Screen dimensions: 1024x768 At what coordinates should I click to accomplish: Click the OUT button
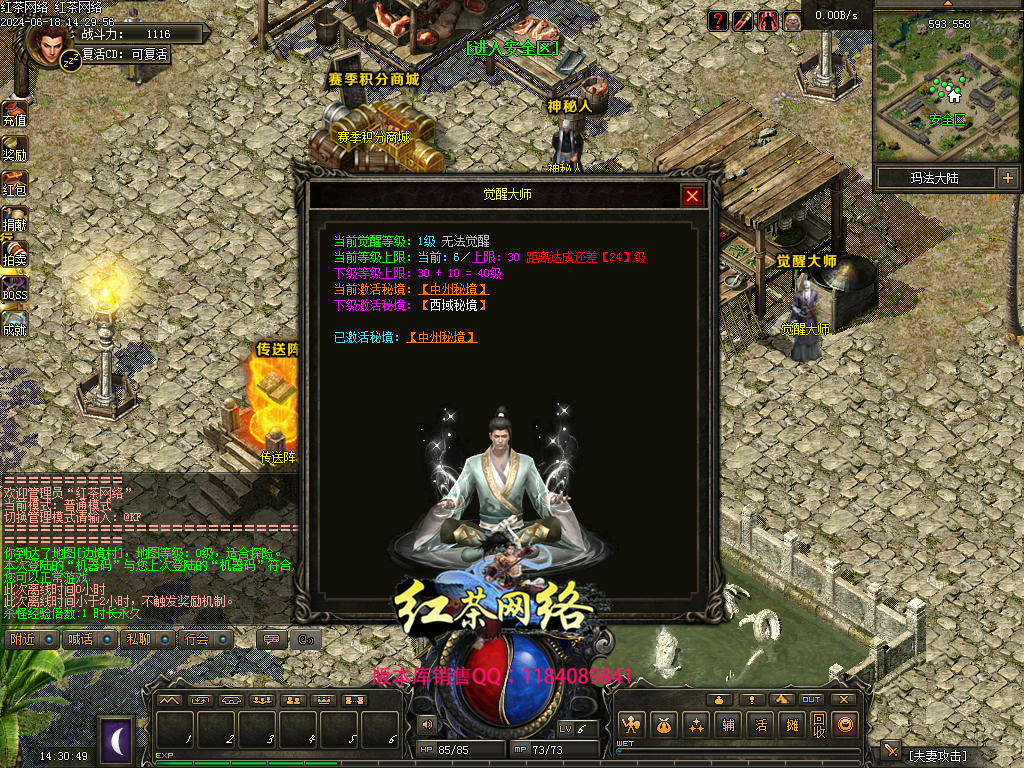pos(811,699)
